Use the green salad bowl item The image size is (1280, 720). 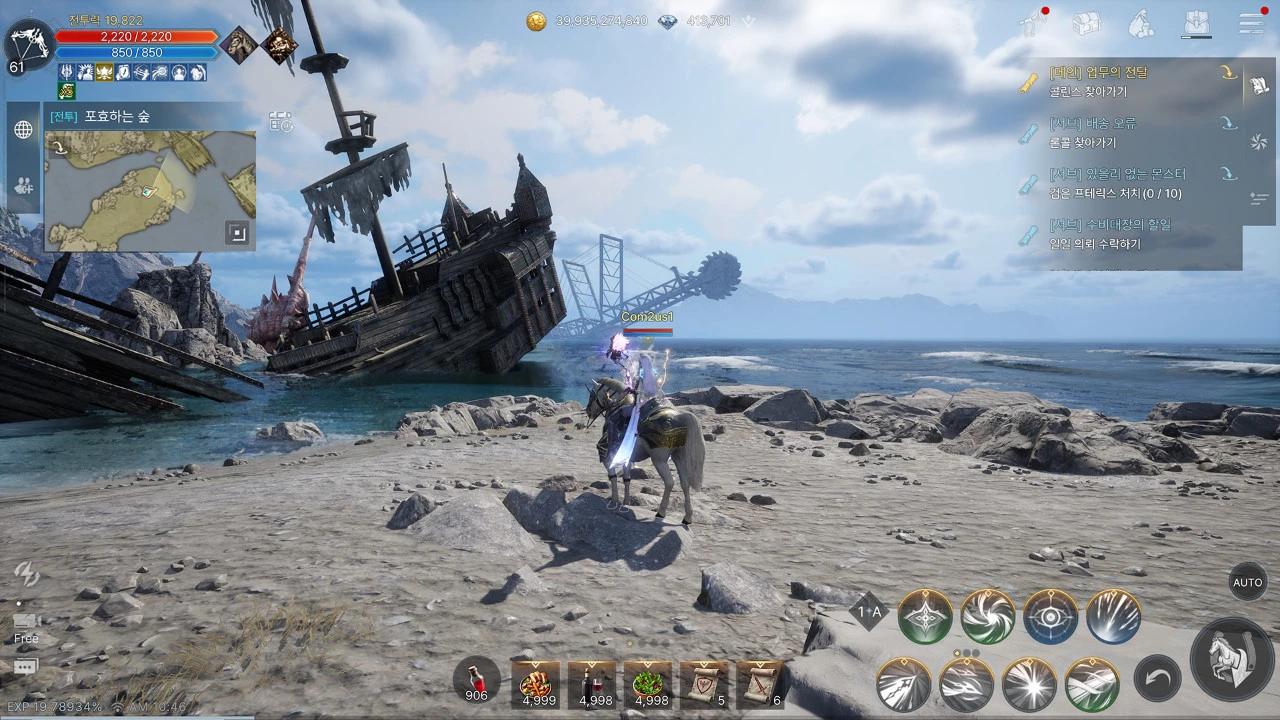[648, 683]
